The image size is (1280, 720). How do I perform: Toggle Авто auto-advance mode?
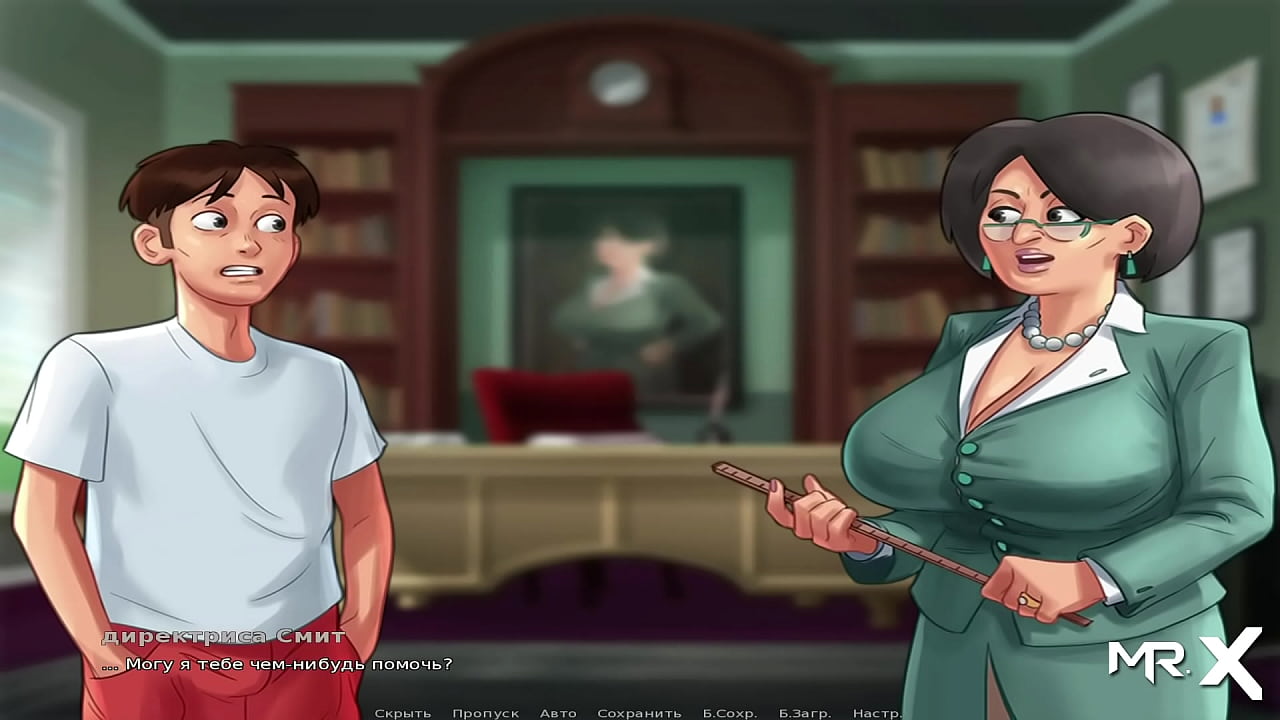pos(558,713)
